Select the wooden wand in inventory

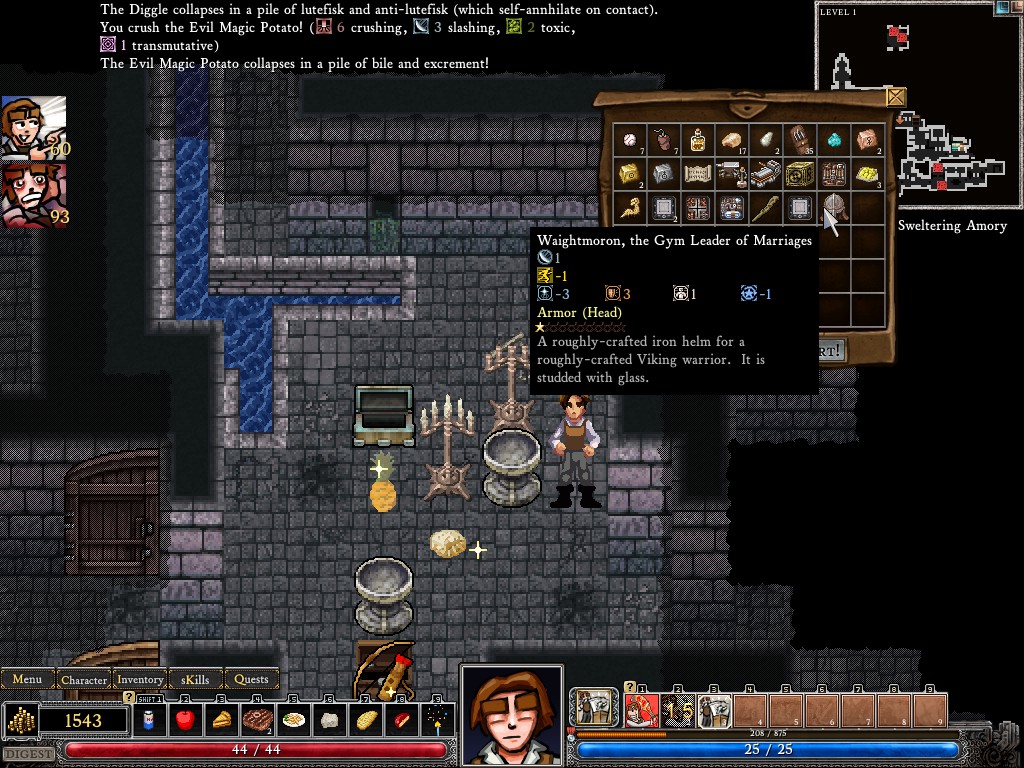coord(765,208)
